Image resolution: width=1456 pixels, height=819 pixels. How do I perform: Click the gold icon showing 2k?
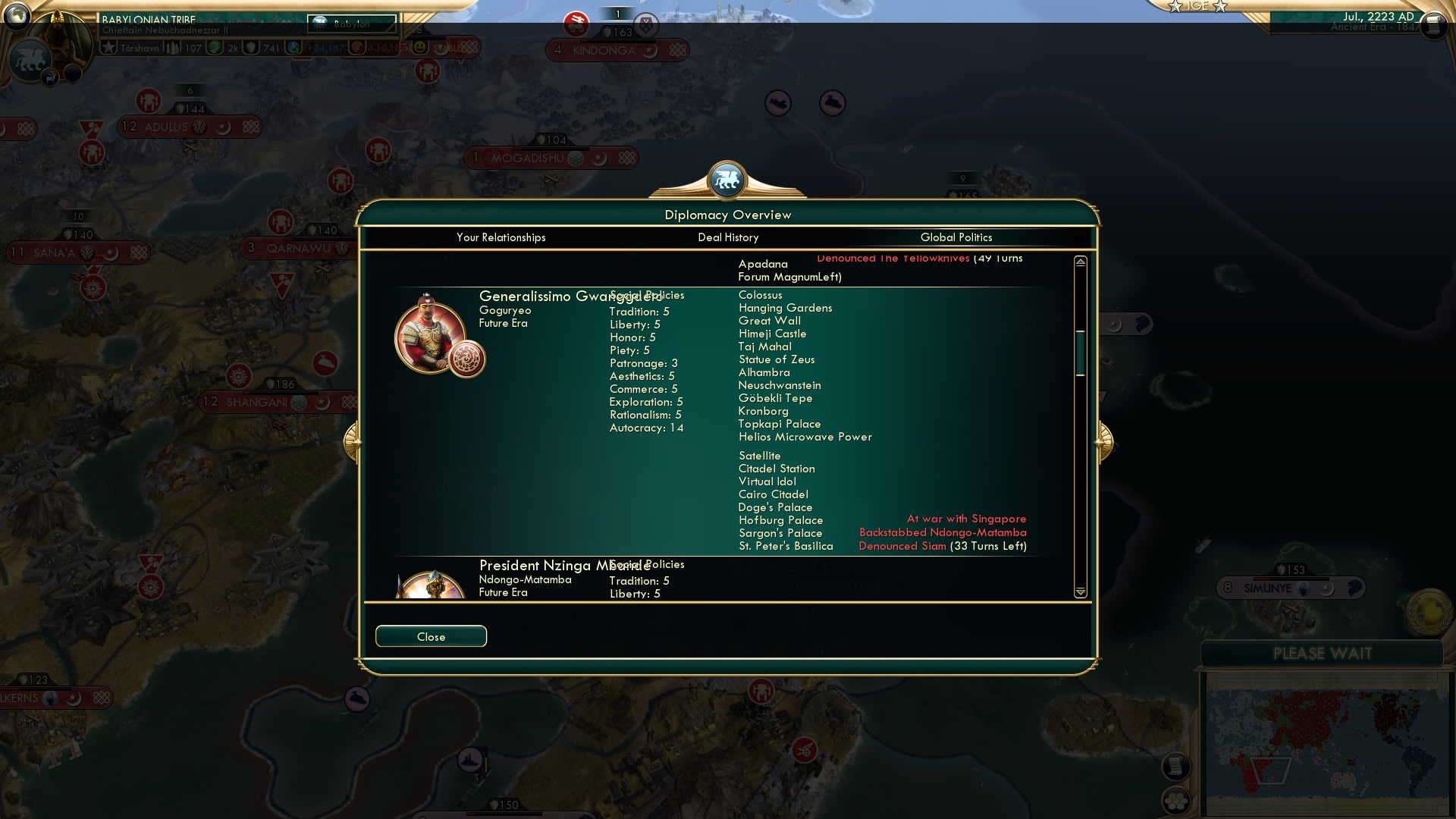(215, 46)
